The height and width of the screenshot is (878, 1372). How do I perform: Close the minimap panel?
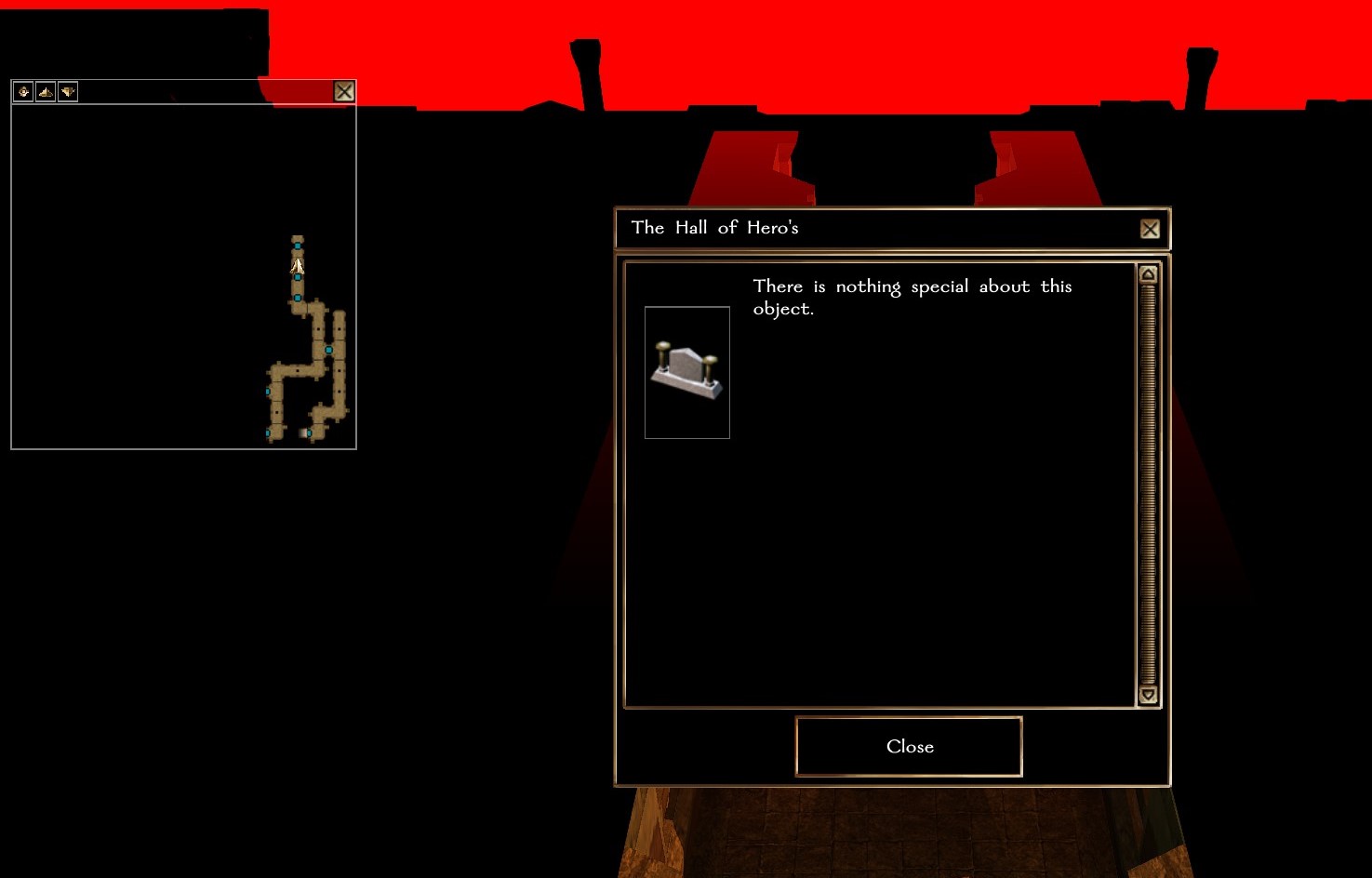pyautogui.click(x=344, y=91)
